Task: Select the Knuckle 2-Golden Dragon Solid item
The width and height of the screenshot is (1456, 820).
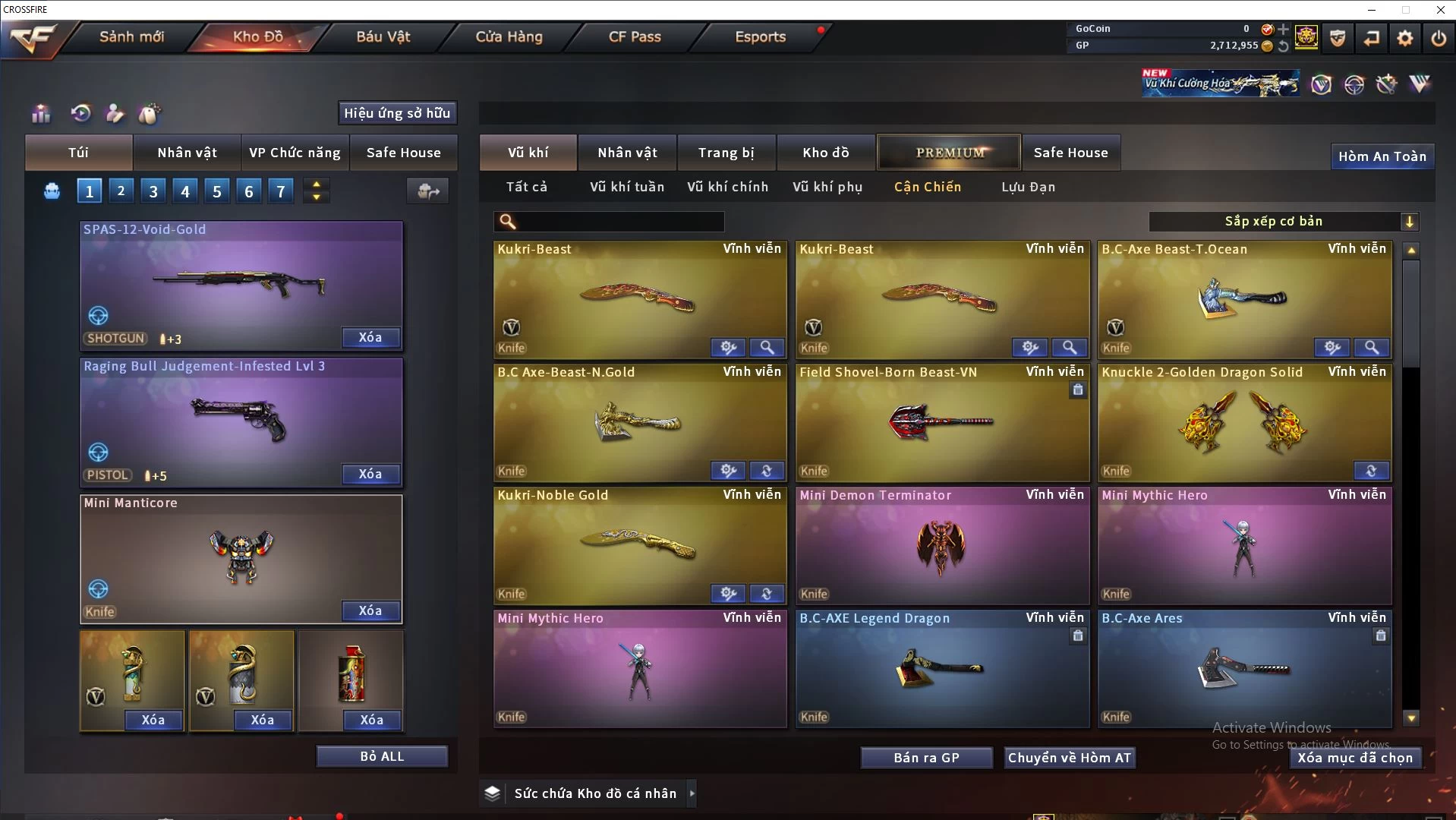Action: [1244, 423]
